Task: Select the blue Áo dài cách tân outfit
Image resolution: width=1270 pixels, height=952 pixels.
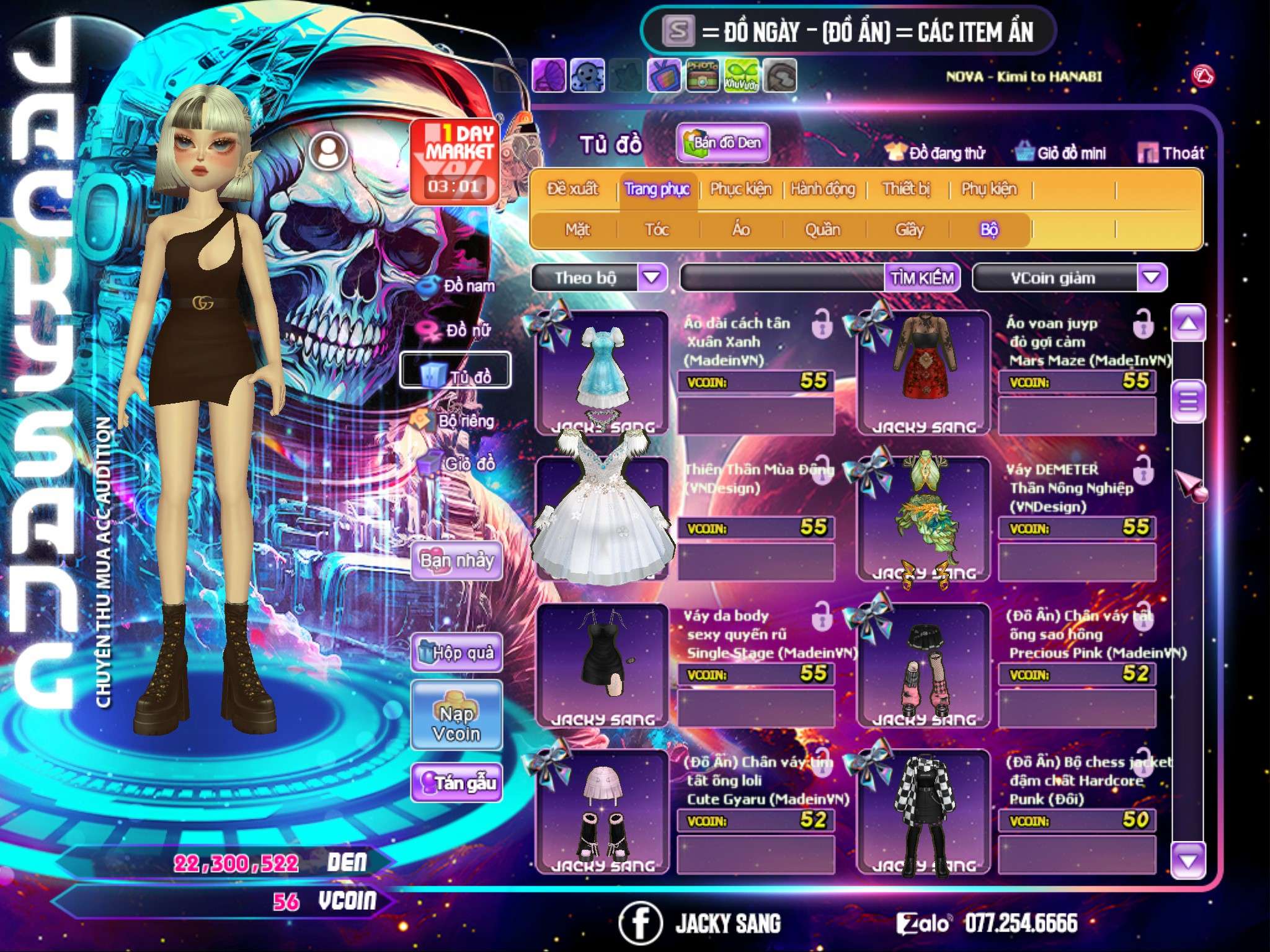Action: 602,372
